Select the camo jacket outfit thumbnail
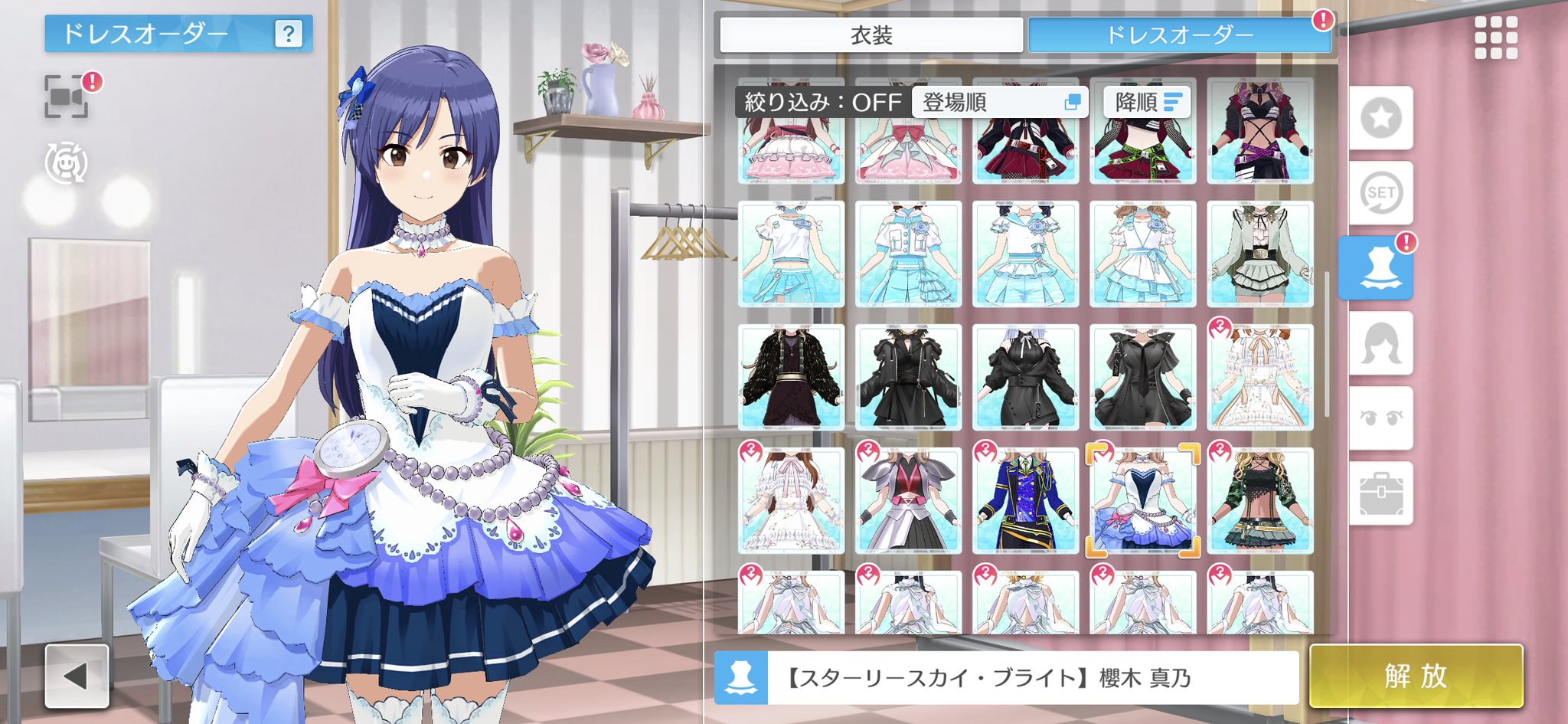This screenshot has height=724, width=1568. [x=1259, y=500]
